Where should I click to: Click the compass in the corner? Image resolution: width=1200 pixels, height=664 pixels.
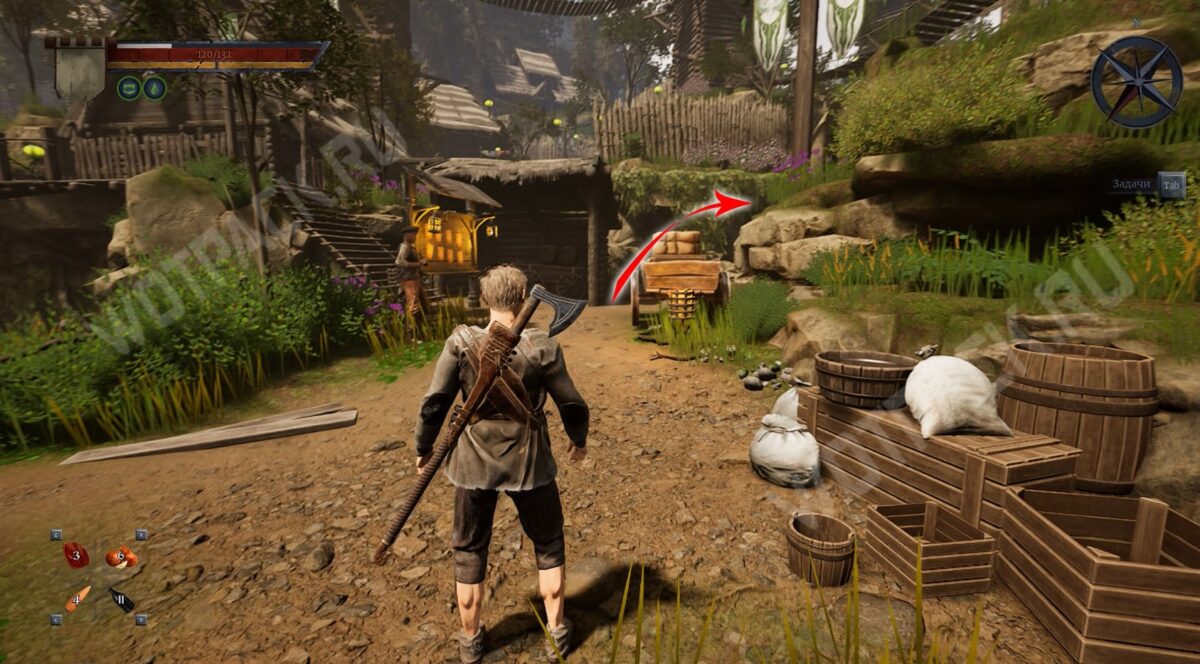coord(1136,82)
